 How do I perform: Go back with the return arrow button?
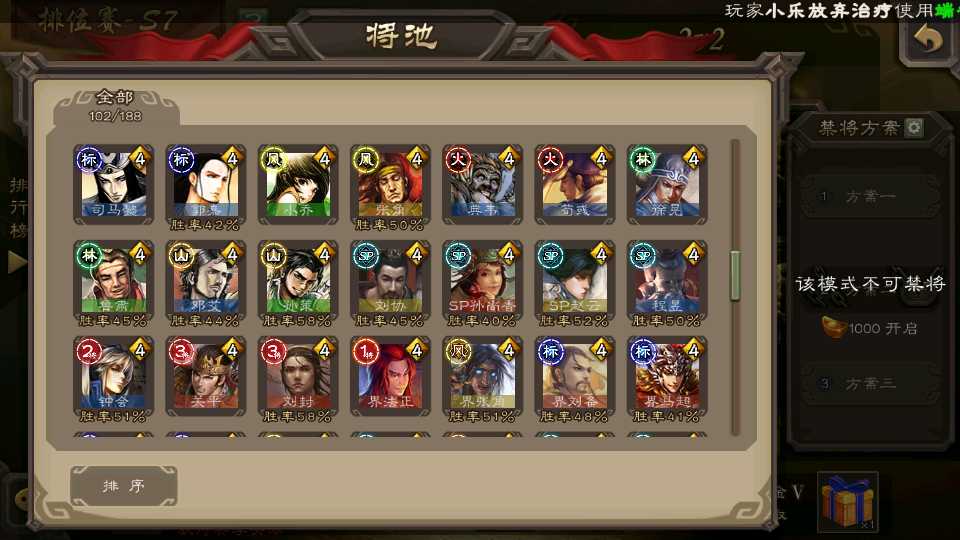click(x=929, y=40)
